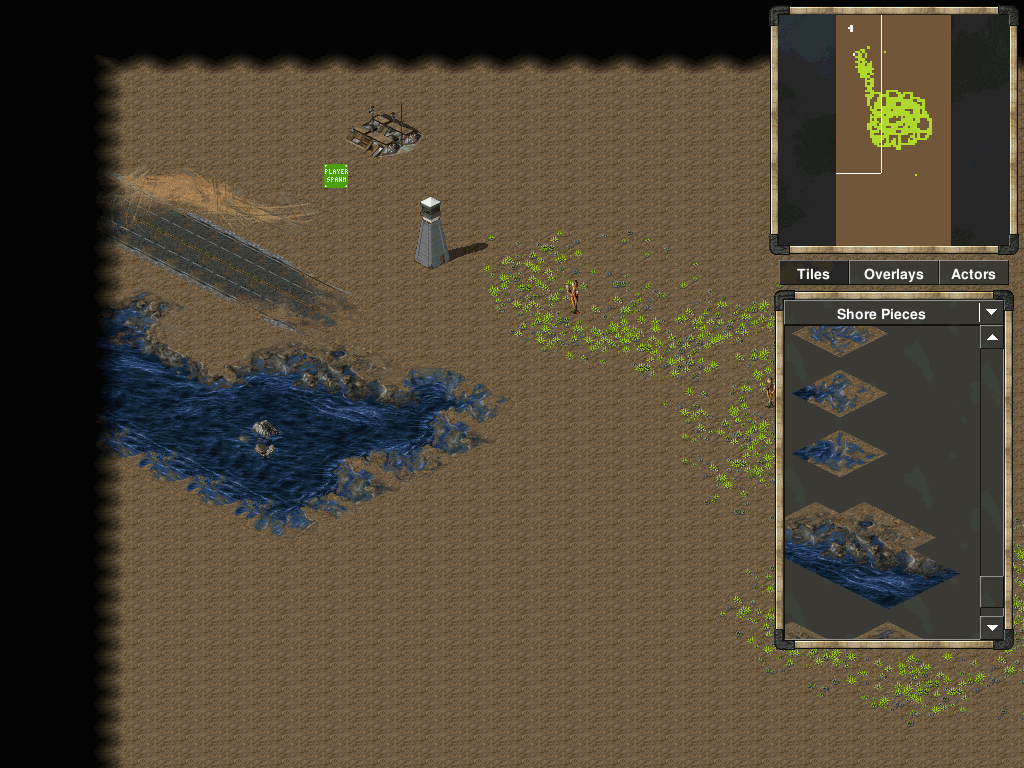Show the Actors tab
This screenshot has height=768, width=1024.
pos(973,274)
